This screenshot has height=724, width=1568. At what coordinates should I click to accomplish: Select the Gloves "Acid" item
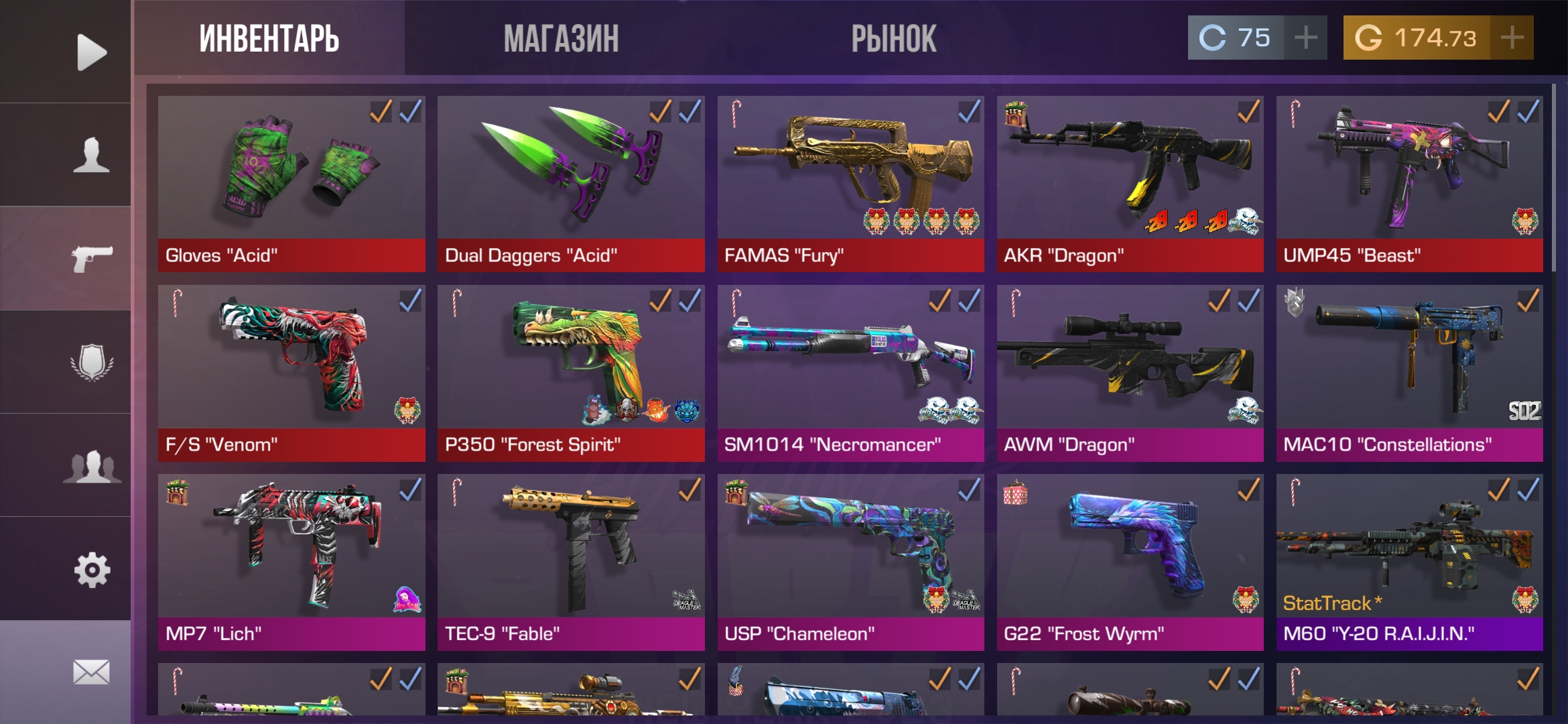pos(291,183)
